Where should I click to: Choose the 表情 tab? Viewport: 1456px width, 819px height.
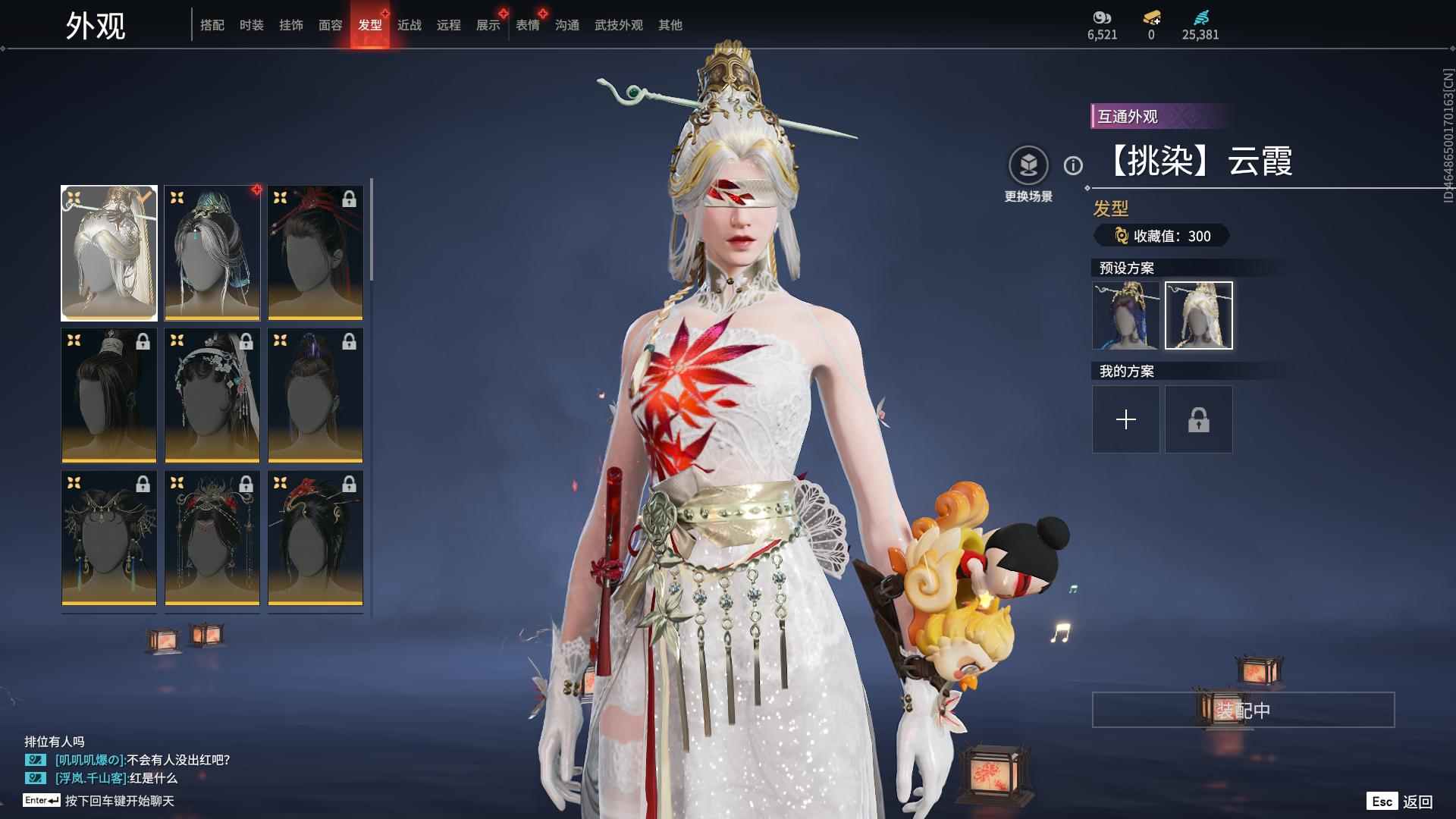click(x=527, y=25)
